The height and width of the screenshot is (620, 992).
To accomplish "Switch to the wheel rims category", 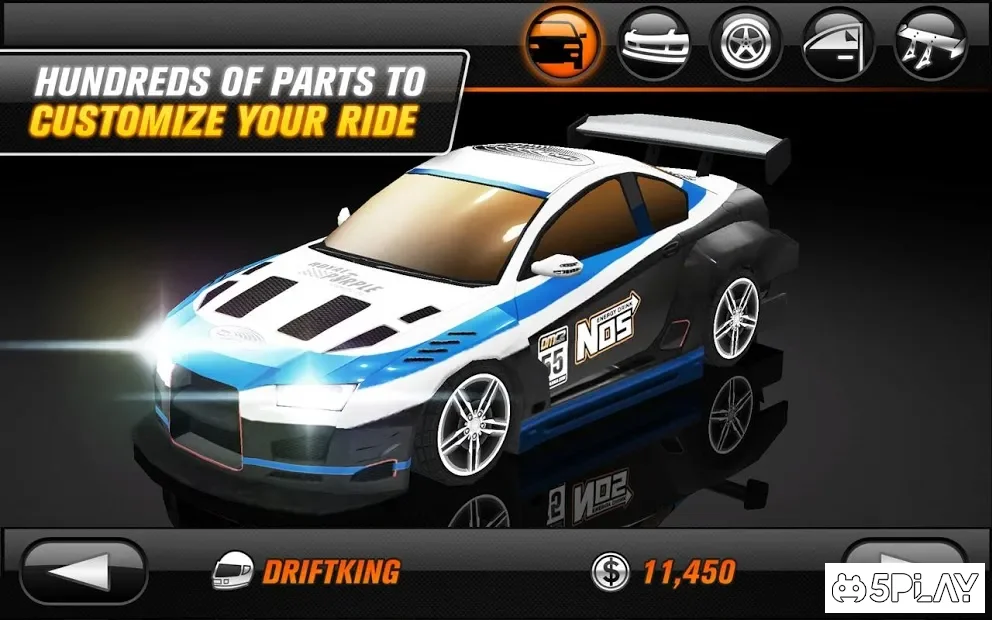I will point(746,42).
